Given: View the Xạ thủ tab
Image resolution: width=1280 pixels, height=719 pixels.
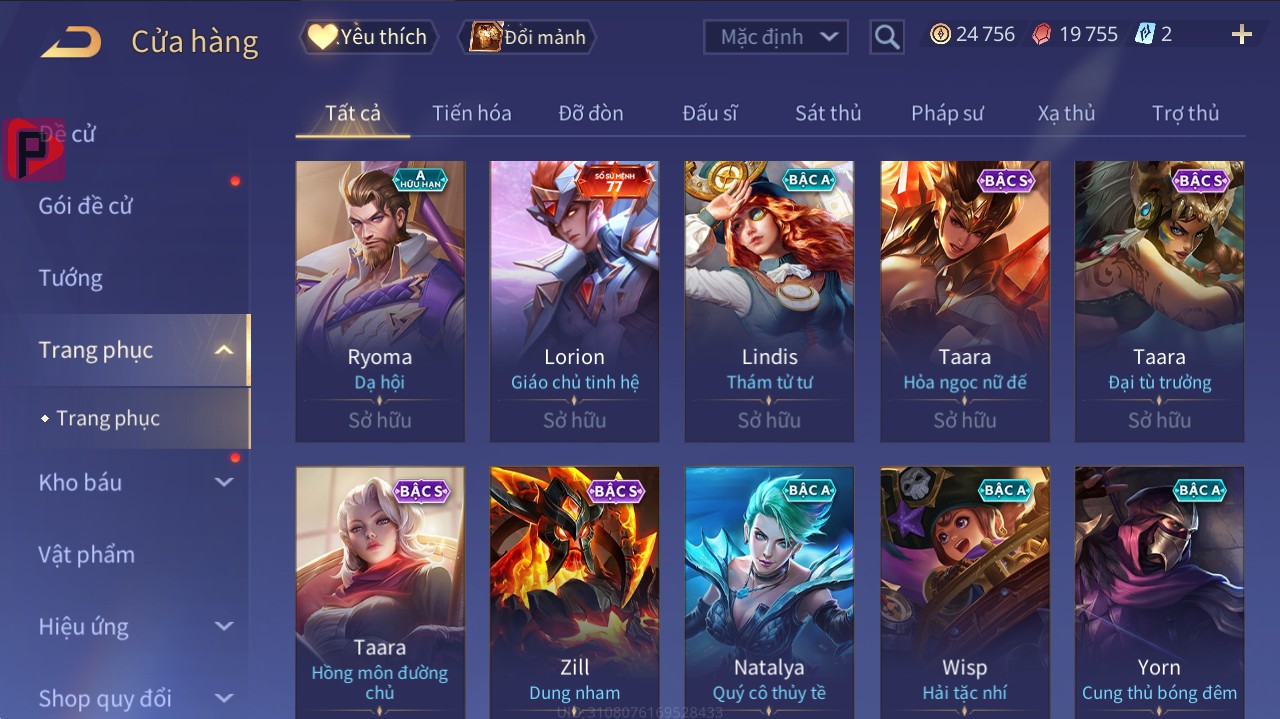Looking at the screenshot, I should 1066,113.
